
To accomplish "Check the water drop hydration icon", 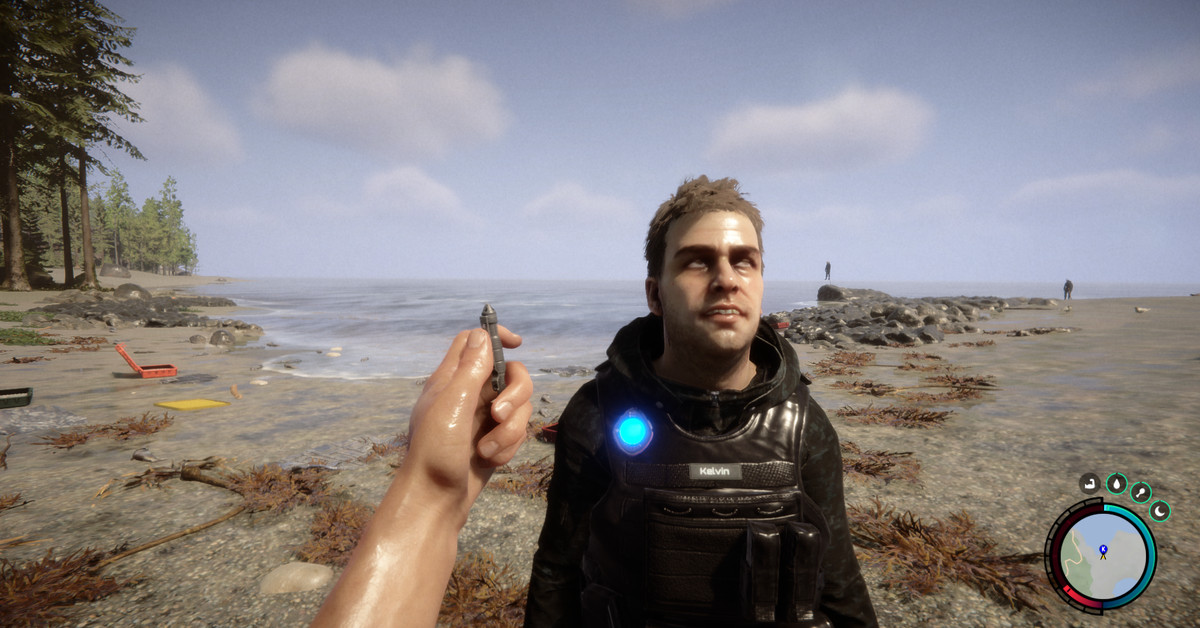I will [x=1116, y=484].
